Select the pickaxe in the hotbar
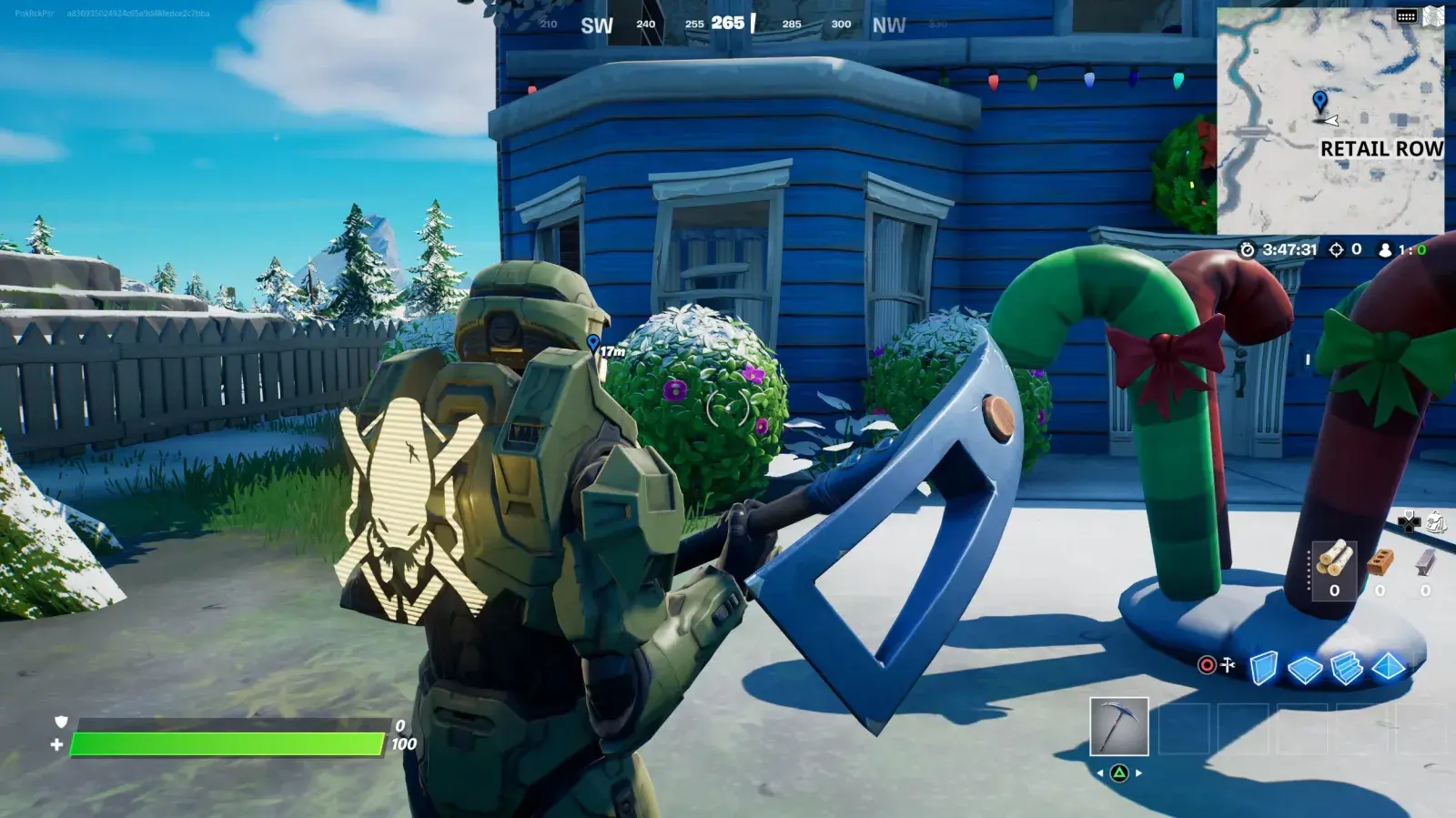 tap(1118, 725)
